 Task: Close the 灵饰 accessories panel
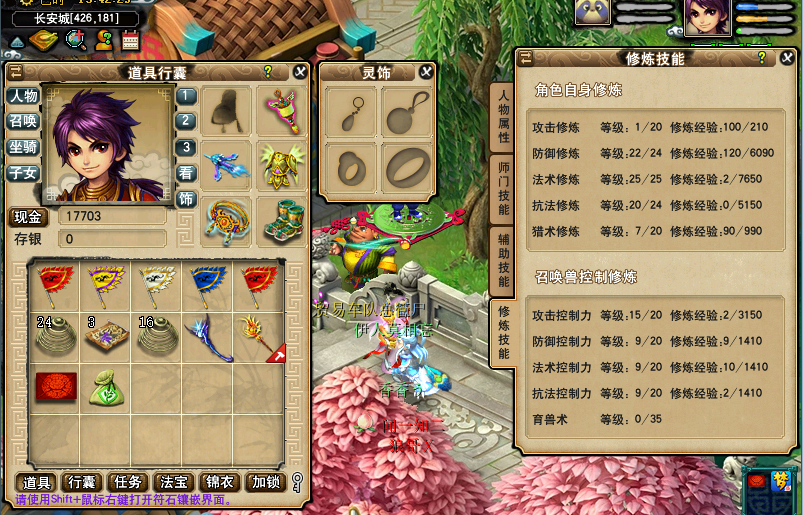click(426, 72)
